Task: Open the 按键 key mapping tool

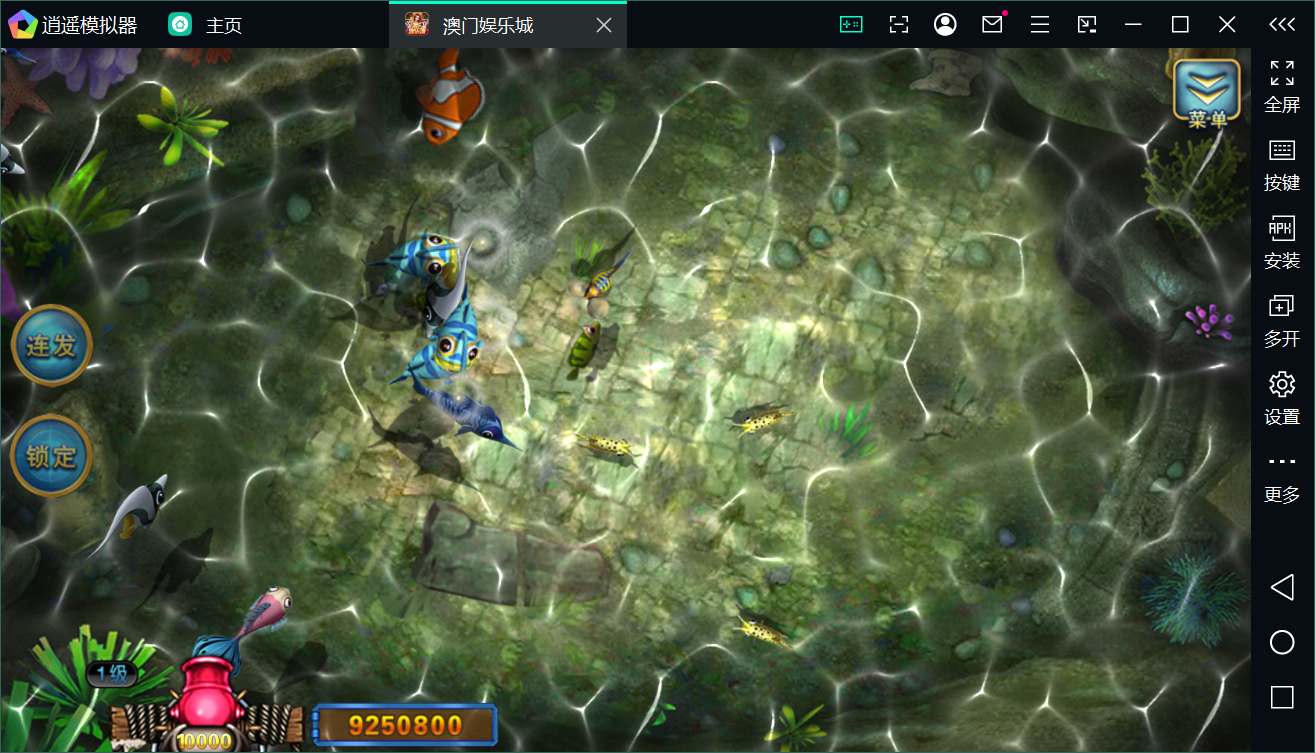Action: point(1282,164)
